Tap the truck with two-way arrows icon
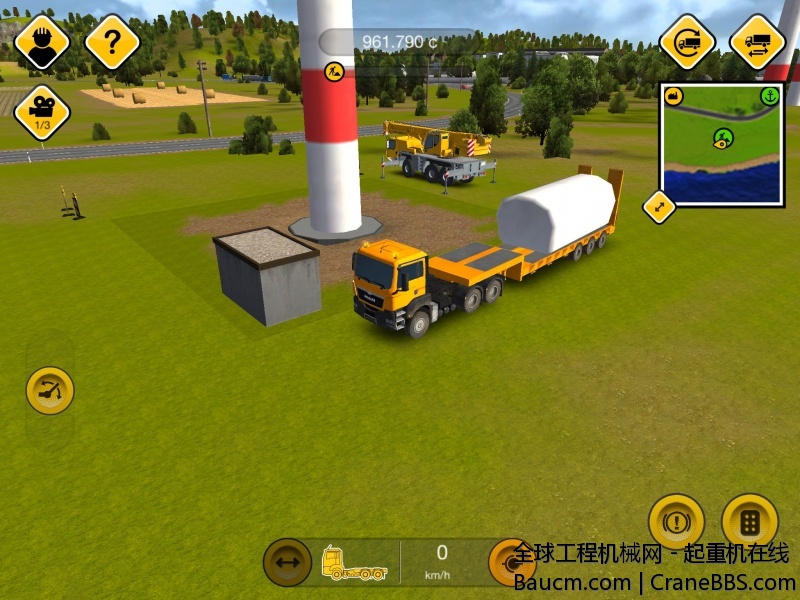Screen dimensions: 800x600 click(757, 42)
